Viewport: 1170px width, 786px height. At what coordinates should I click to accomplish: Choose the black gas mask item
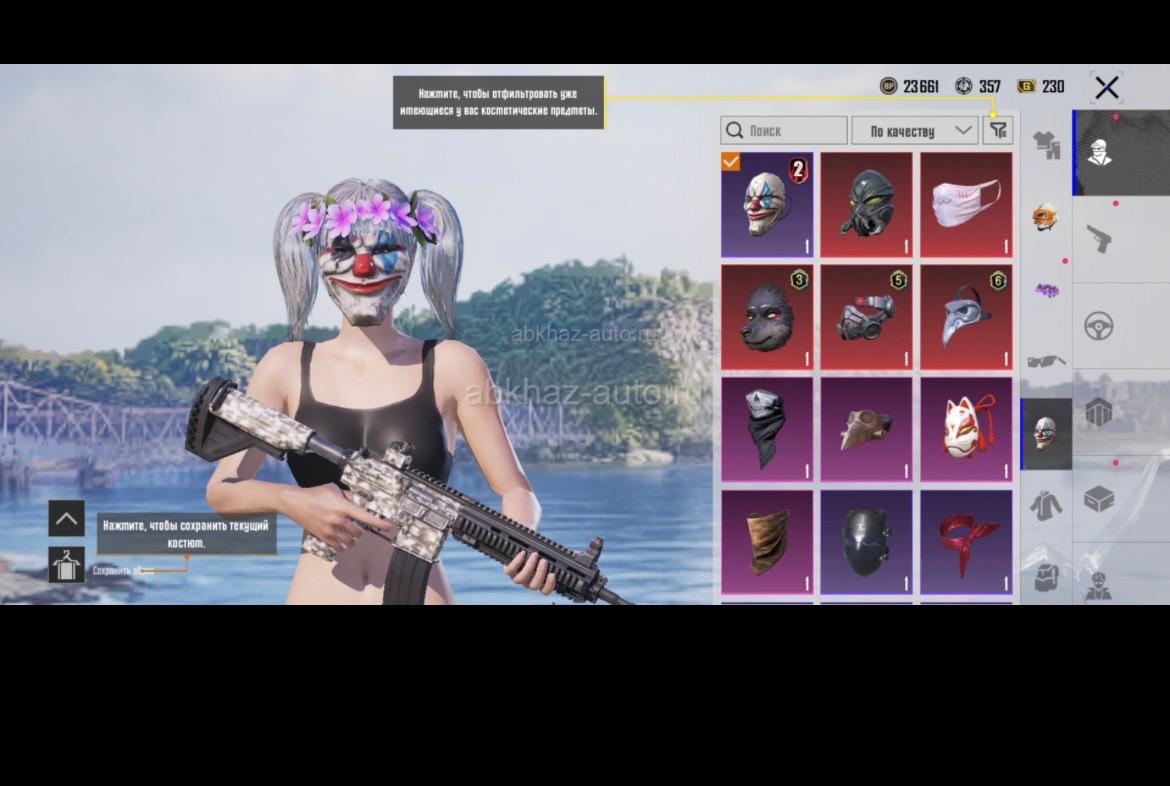[x=866, y=204]
